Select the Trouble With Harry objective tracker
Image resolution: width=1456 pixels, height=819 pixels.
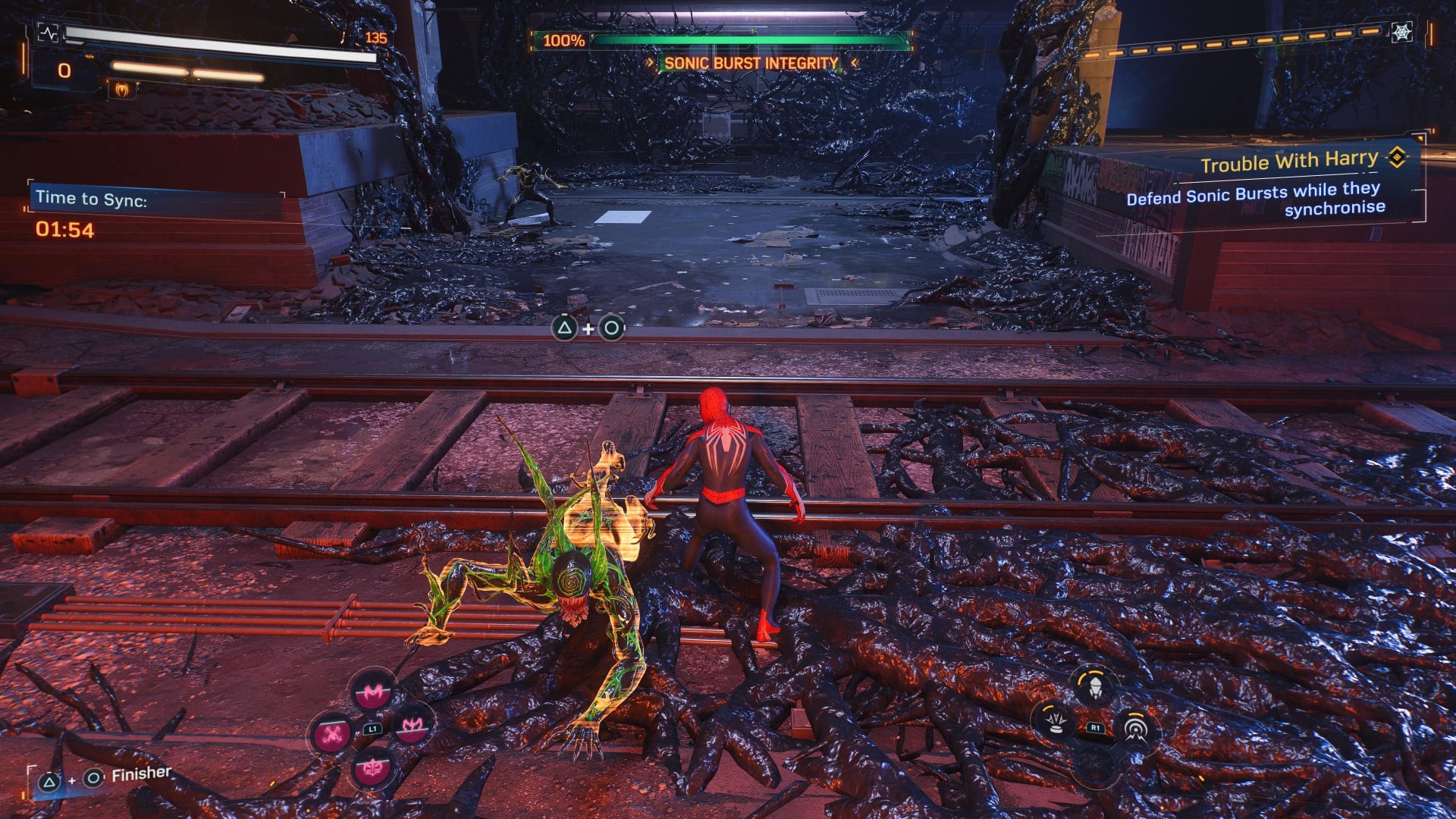1289,161
